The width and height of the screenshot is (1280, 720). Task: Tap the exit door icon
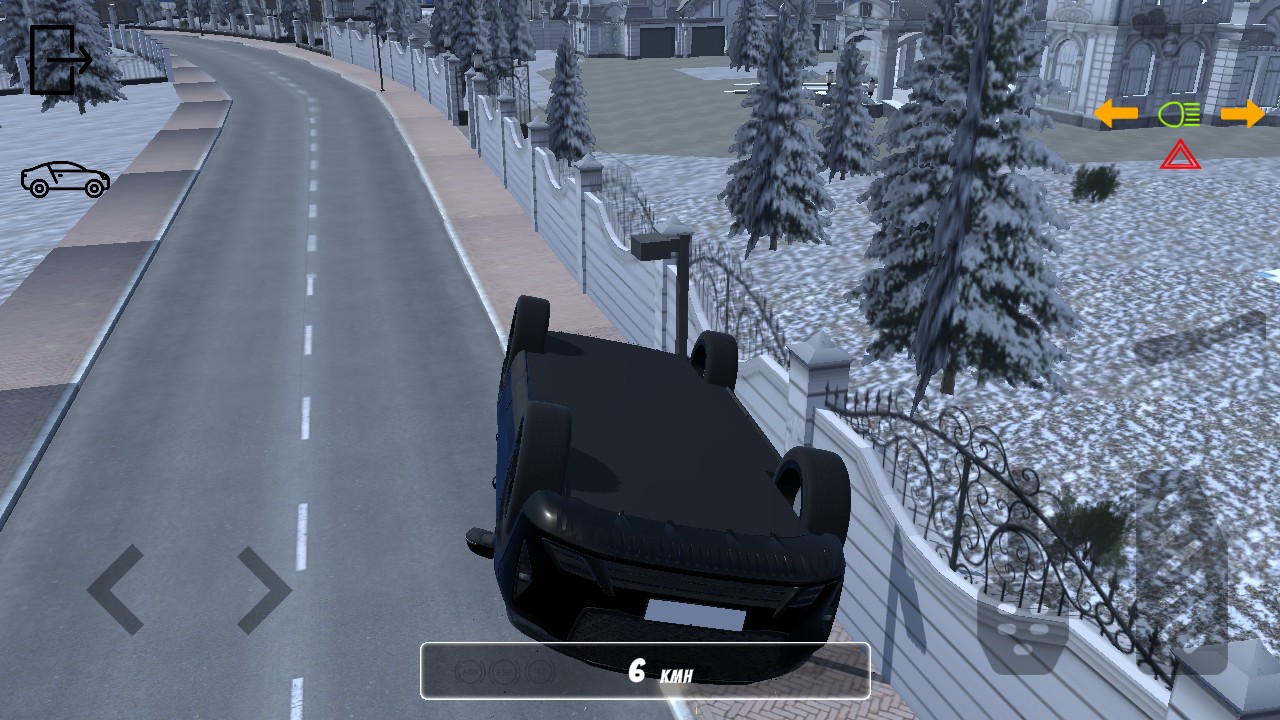coord(60,60)
